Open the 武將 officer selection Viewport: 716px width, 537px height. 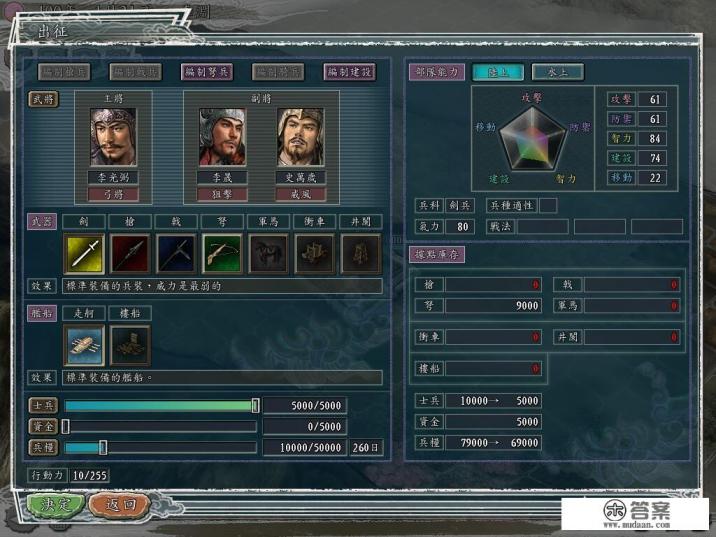[x=41, y=101]
